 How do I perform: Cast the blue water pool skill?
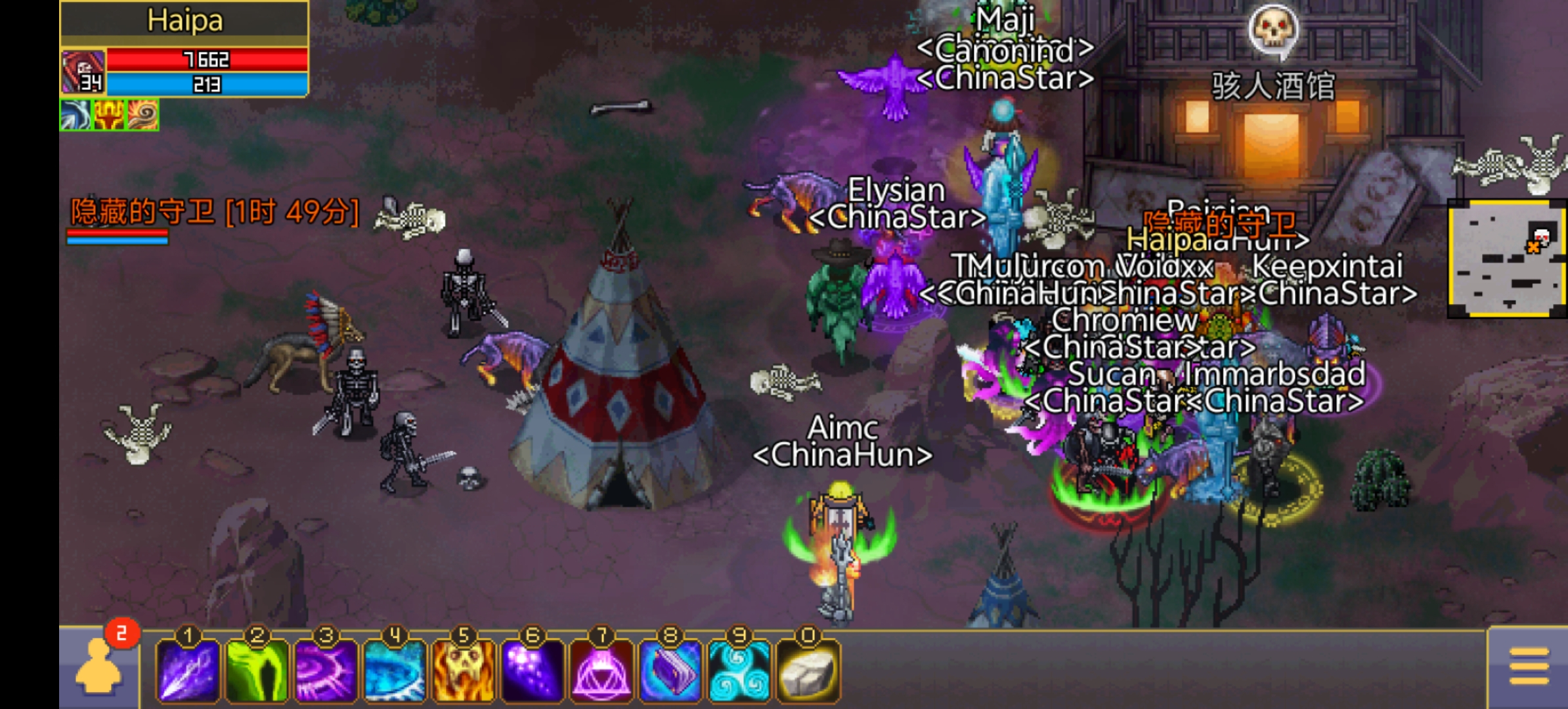click(395, 671)
